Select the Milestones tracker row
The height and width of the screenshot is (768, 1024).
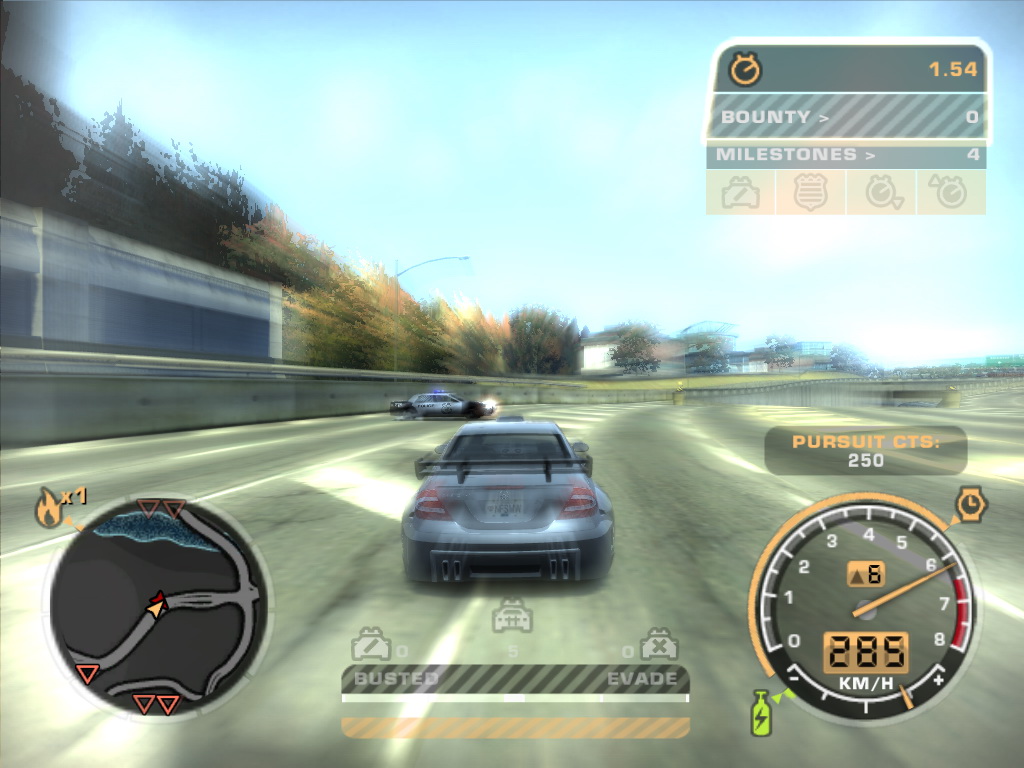846,155
